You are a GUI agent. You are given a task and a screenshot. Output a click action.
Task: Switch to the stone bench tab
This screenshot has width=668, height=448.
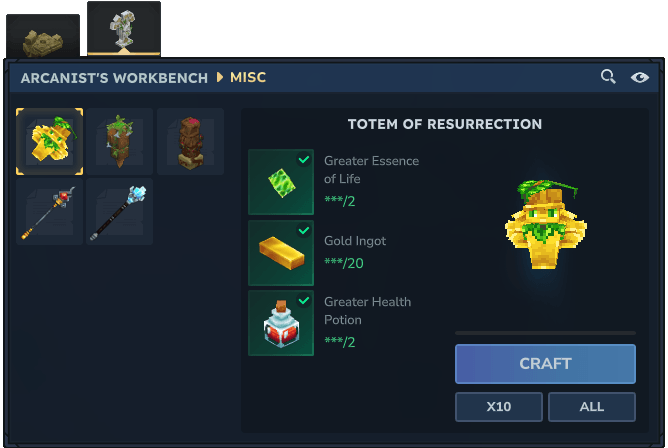(x=43, y=38)
